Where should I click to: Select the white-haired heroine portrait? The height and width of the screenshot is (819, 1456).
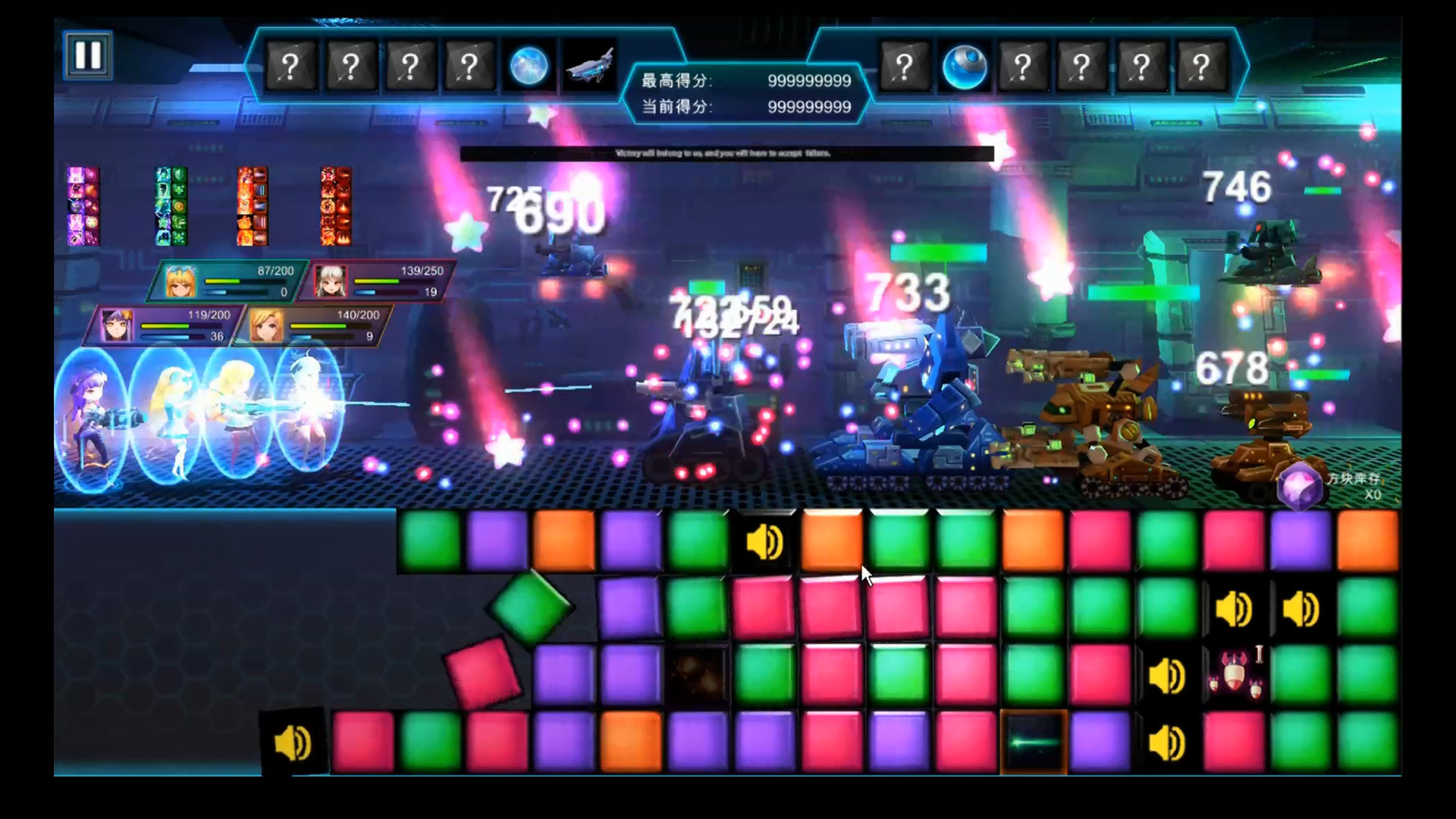[331, 281]
